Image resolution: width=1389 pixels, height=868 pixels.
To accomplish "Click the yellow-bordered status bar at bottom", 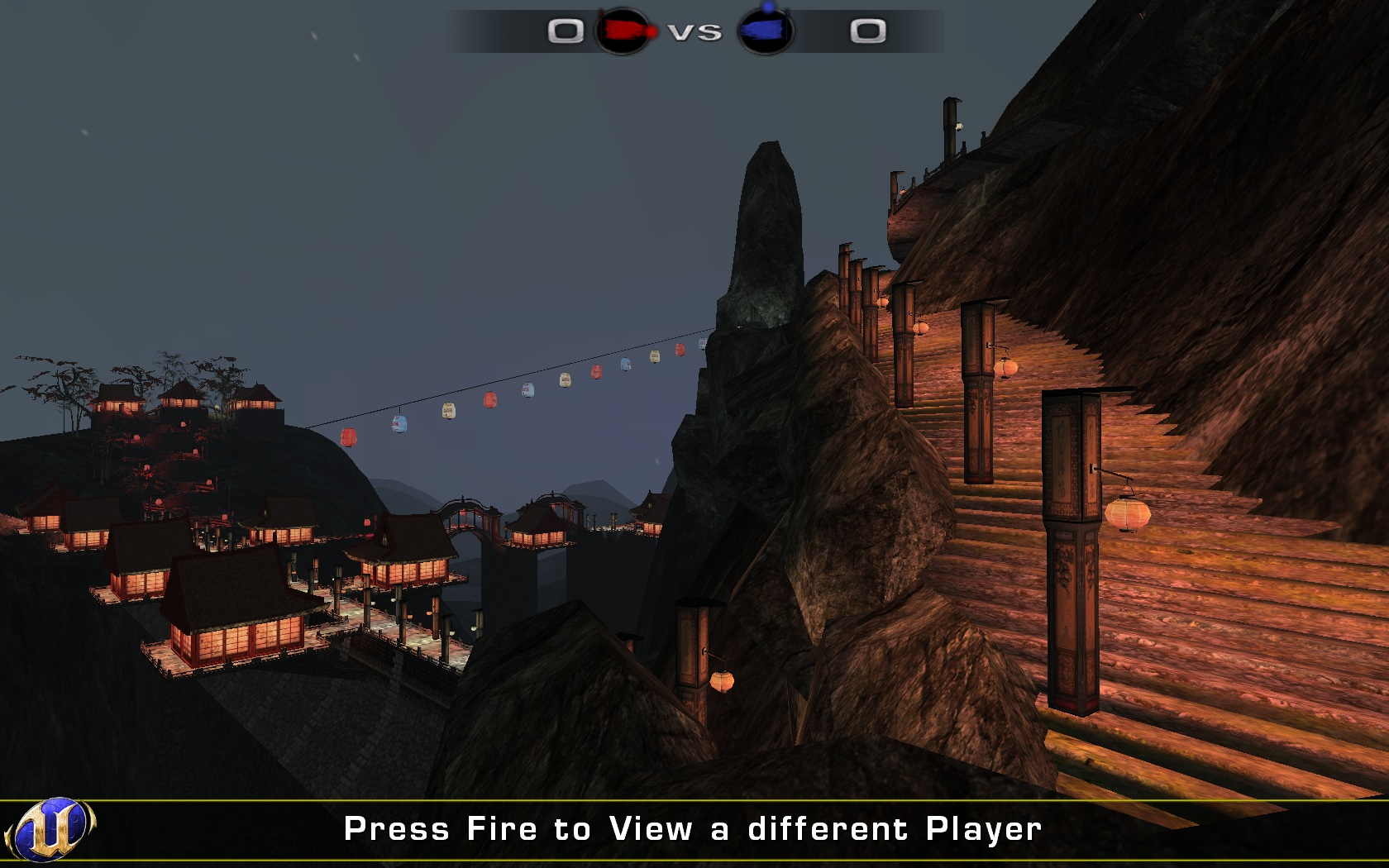I will tap(694, 828).
